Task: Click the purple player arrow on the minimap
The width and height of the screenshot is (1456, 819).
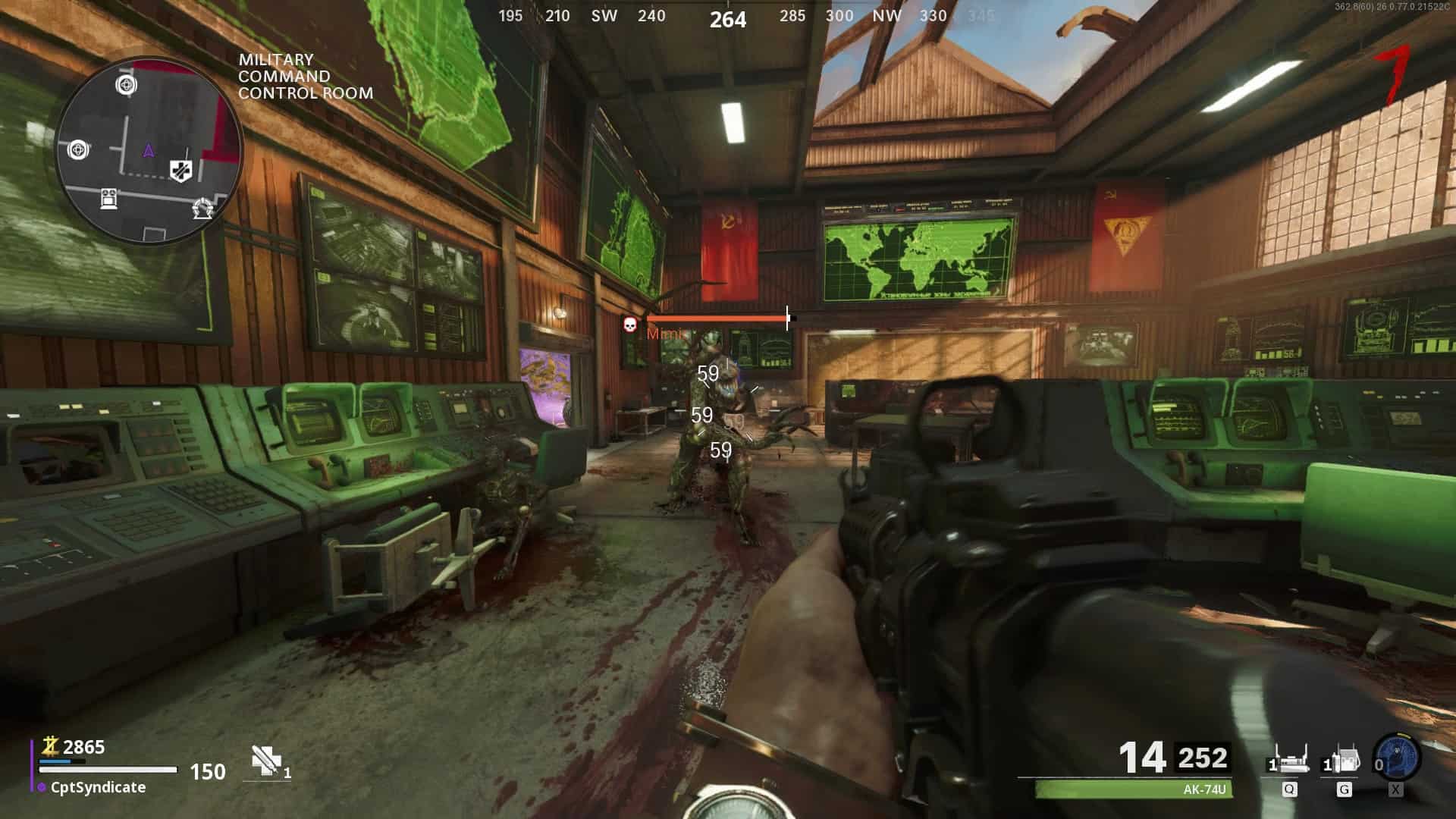Action: (149, 150)
